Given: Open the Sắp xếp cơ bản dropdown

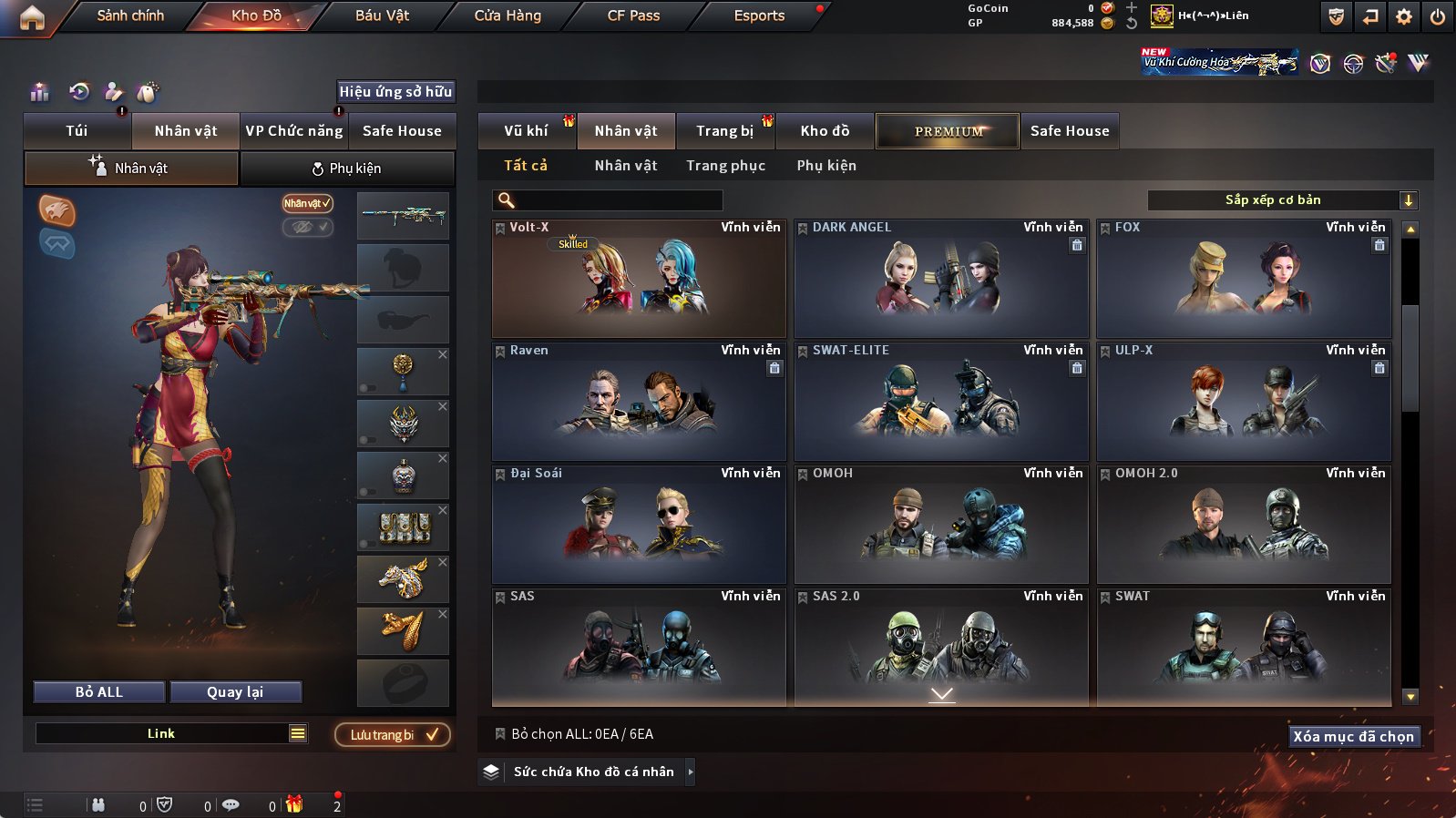Looking at the screenshot, I should click(1281, 200).
